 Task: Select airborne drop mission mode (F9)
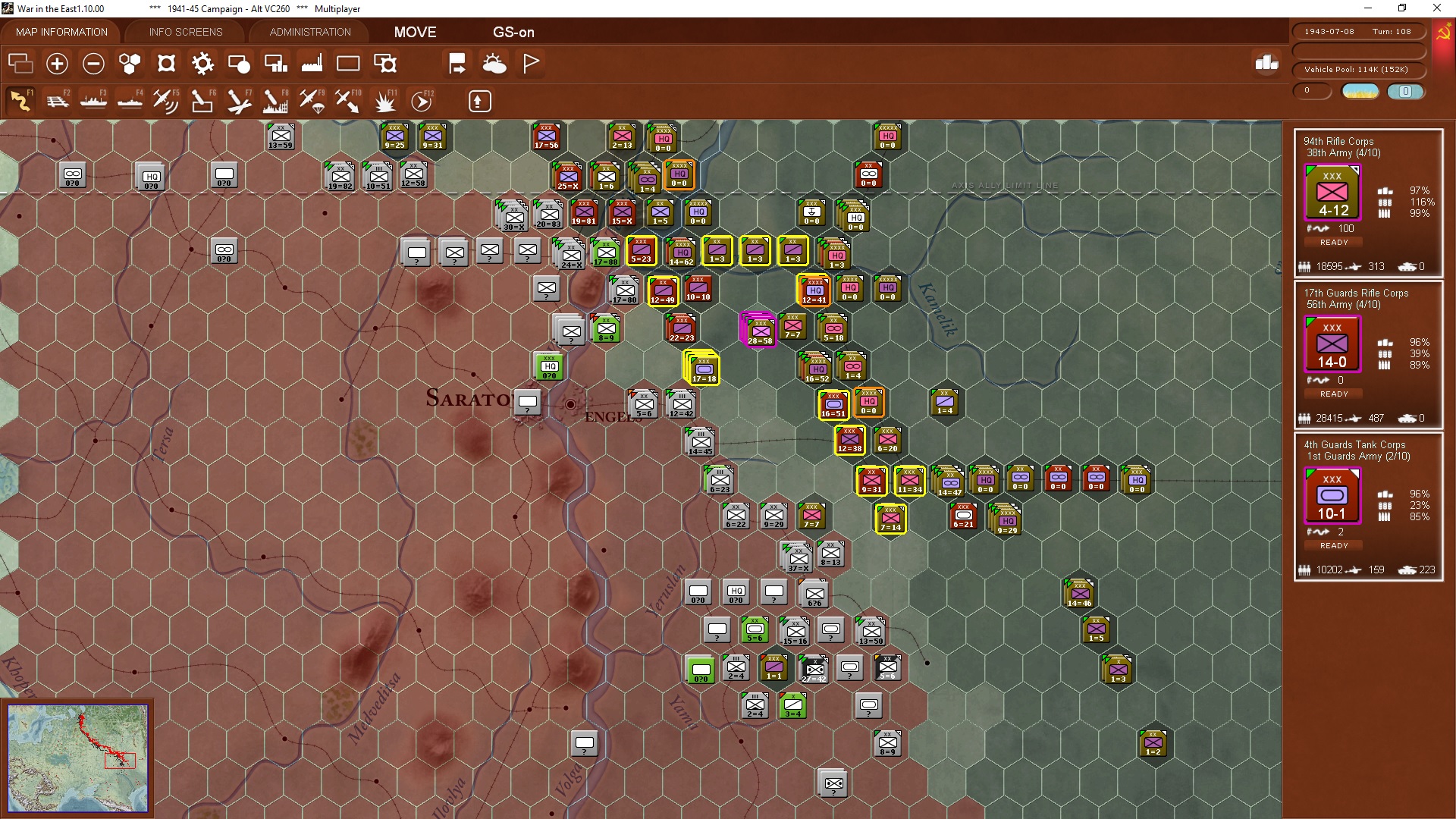click(310, 101)
